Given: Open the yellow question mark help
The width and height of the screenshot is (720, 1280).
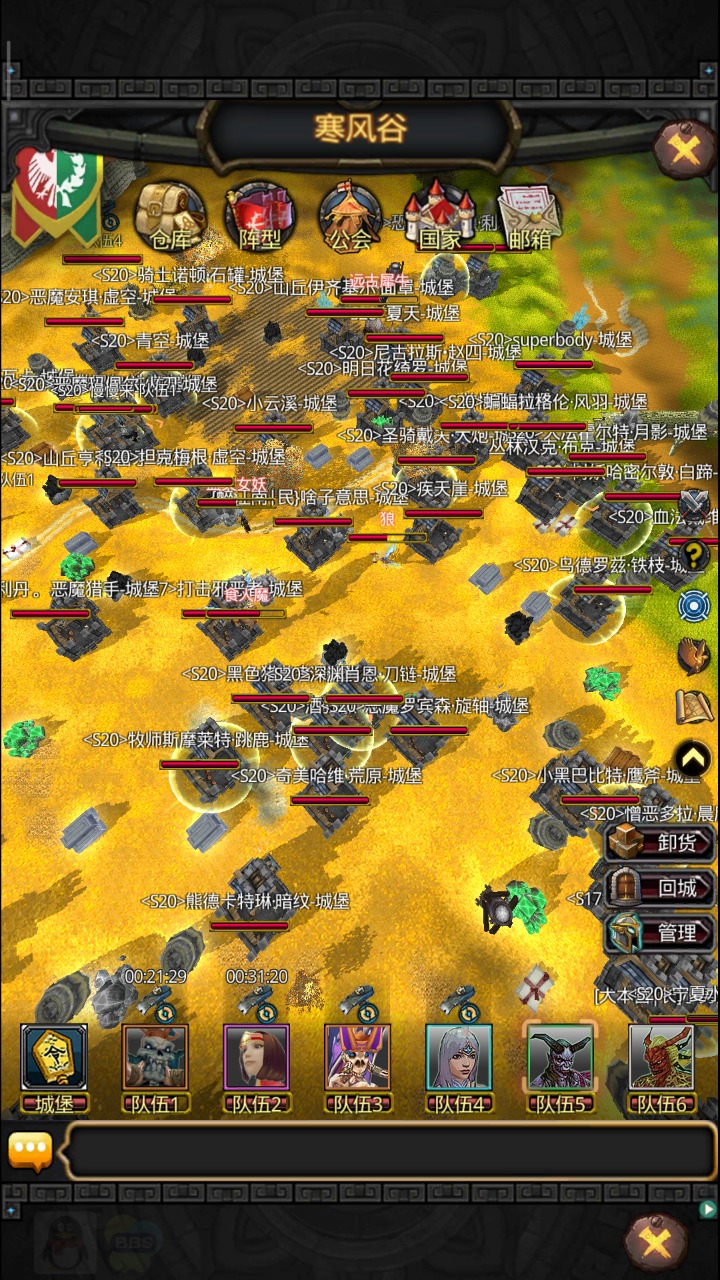Looking at the screenshot, I should point(694,556).
